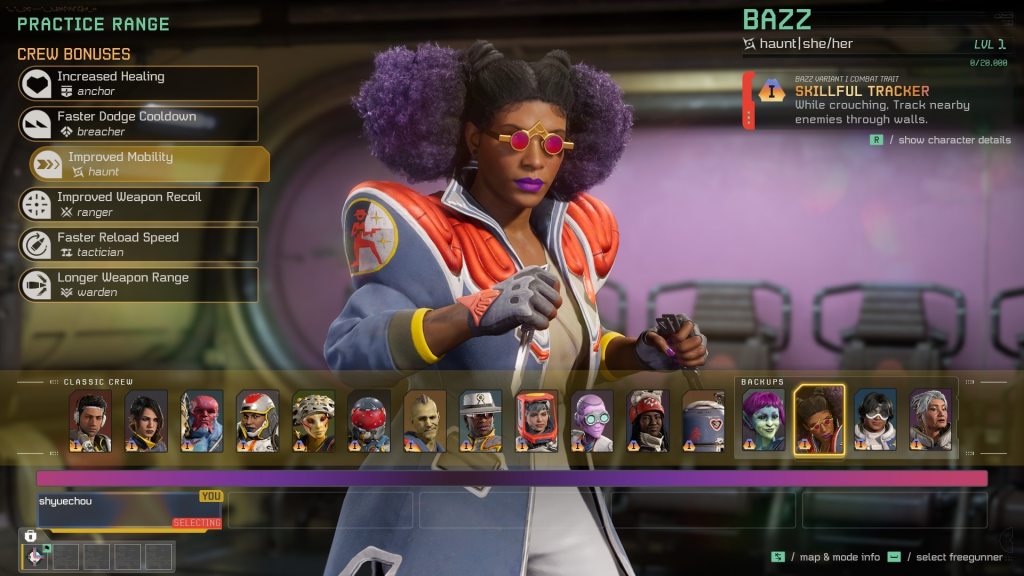Choose the Faster Dodge Cooldown breacher bonus
This screenshot has height=576, width=1024.
click(138, 124)
